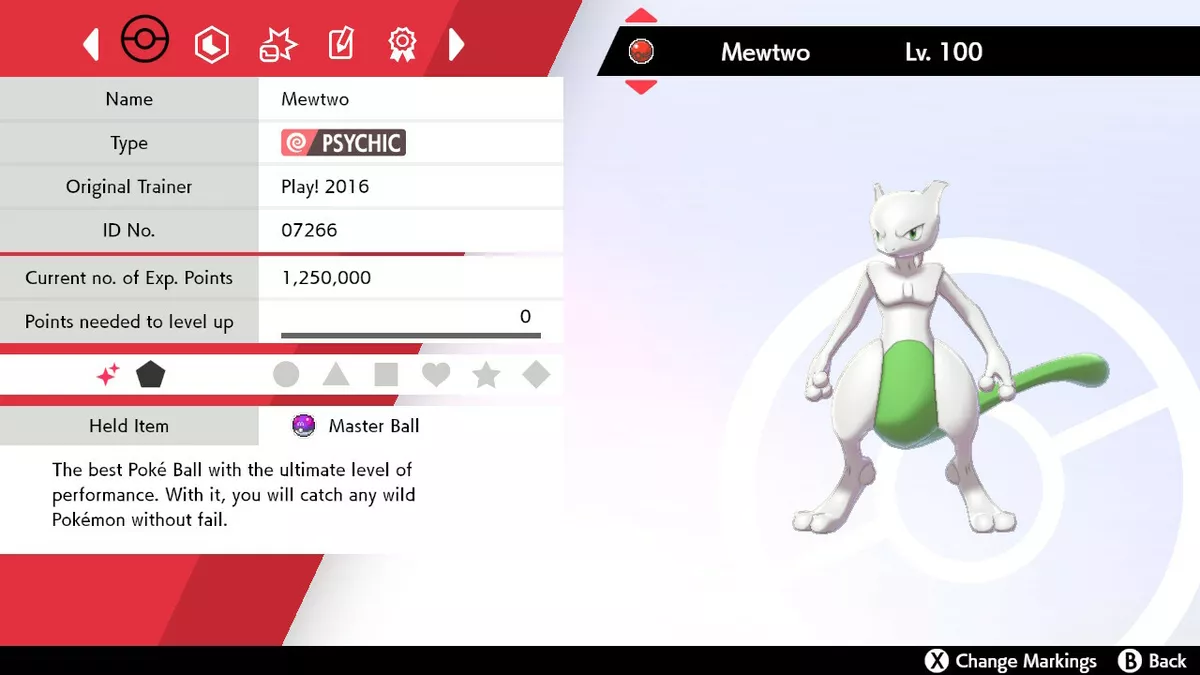Toggle the heart marking
Screen dimensions: 1200x675
tap(436, 375)
